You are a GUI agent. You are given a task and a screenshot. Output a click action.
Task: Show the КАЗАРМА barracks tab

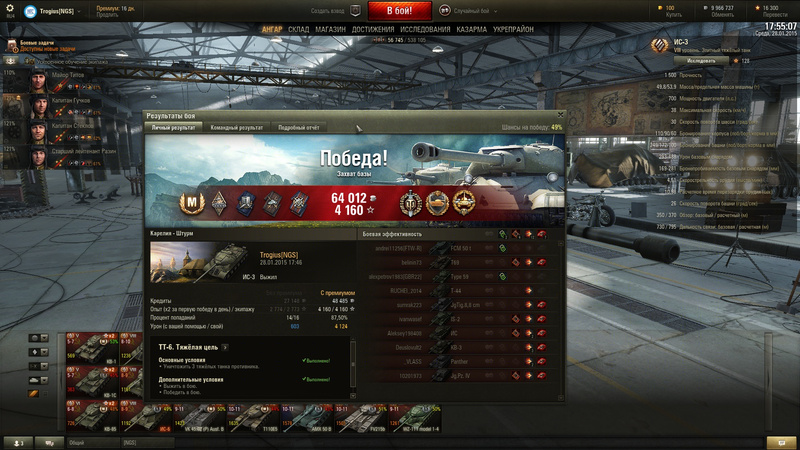[x=474, y=29]
